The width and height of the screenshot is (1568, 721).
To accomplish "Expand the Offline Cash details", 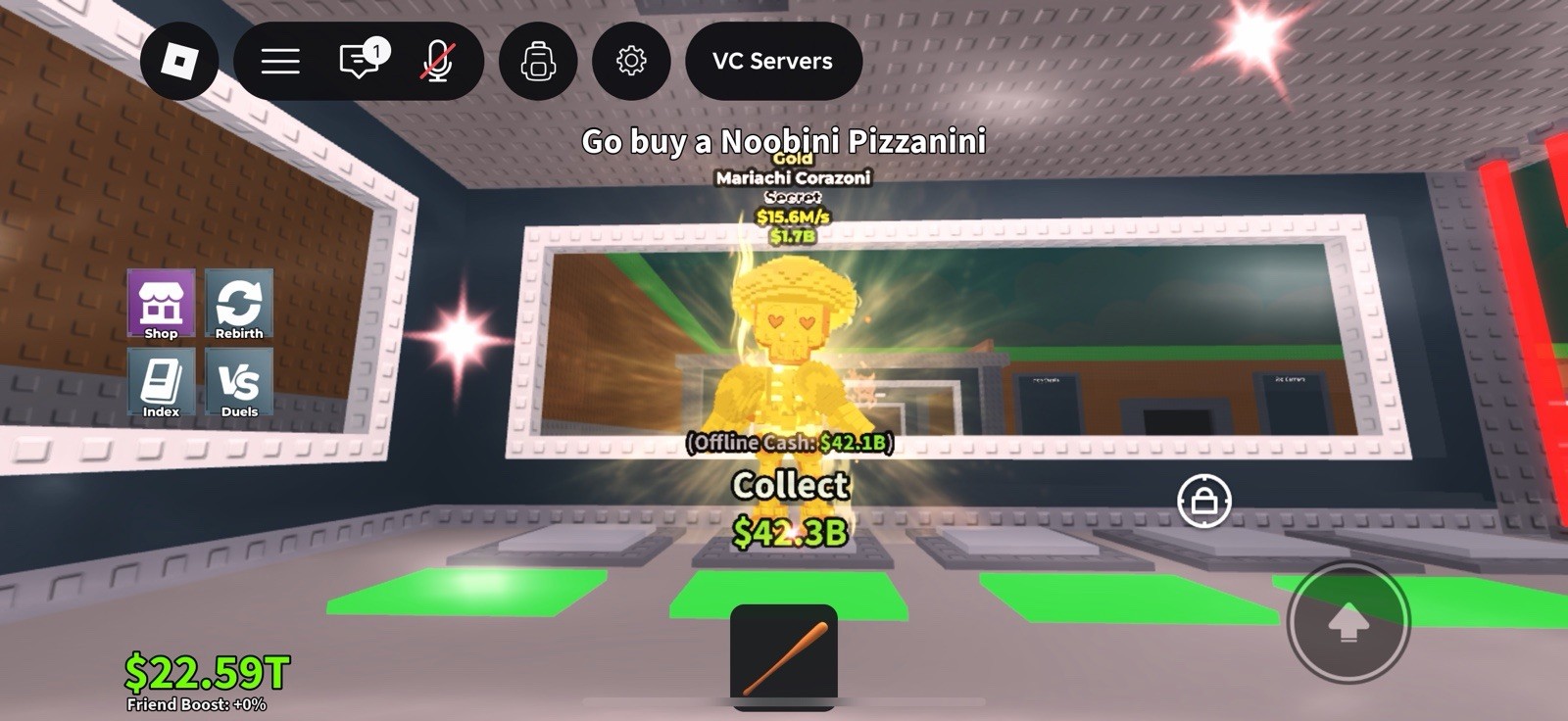I will pos(796,443).
